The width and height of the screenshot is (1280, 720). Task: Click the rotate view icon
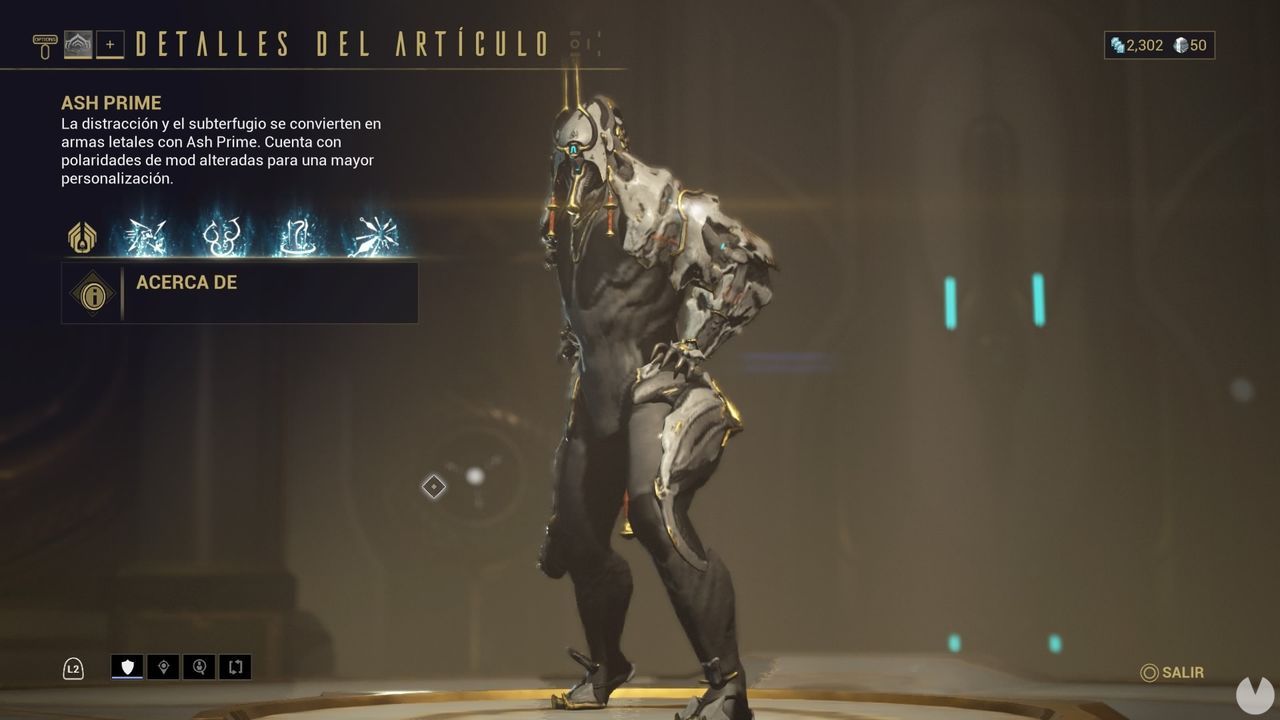[236, 666]
